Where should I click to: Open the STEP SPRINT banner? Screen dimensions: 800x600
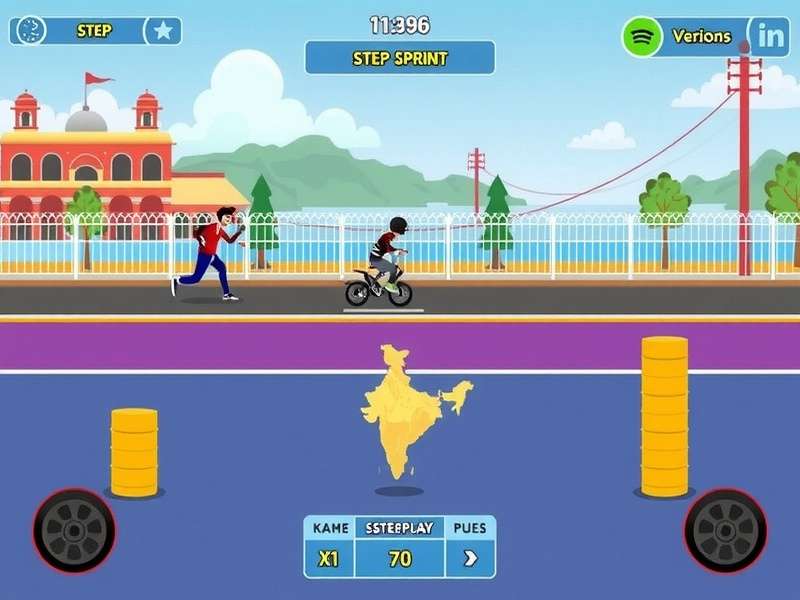point(399,58)
